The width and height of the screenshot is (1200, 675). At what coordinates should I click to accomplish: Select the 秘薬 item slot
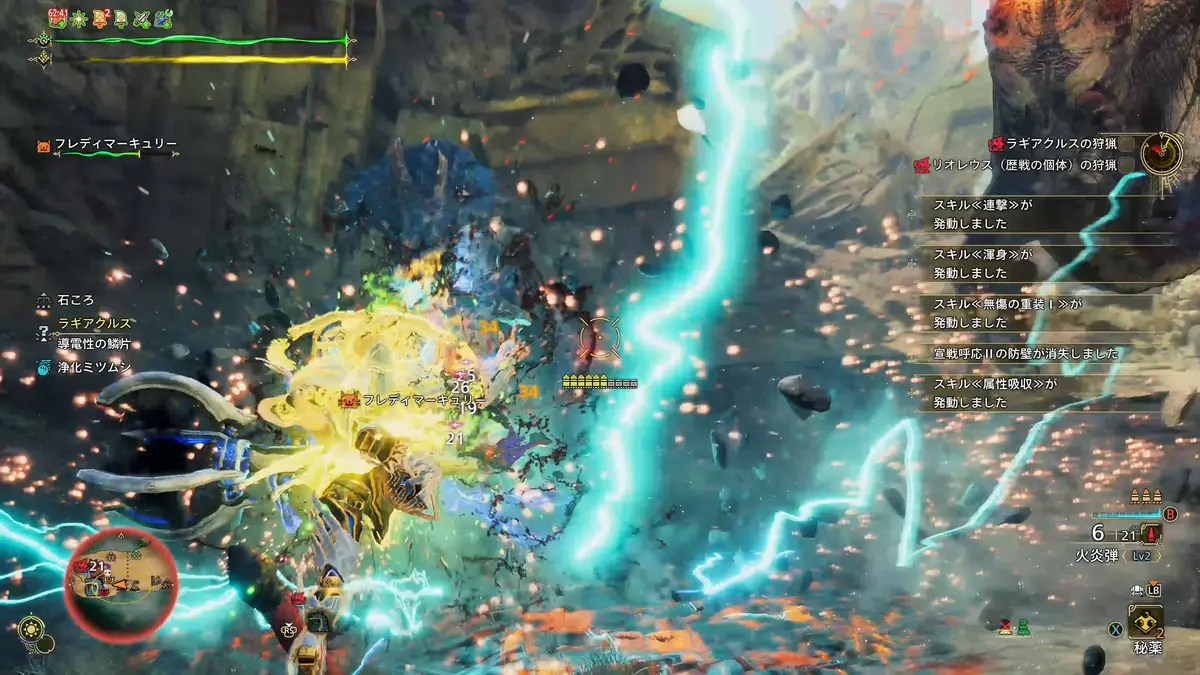click(1144, 622)
